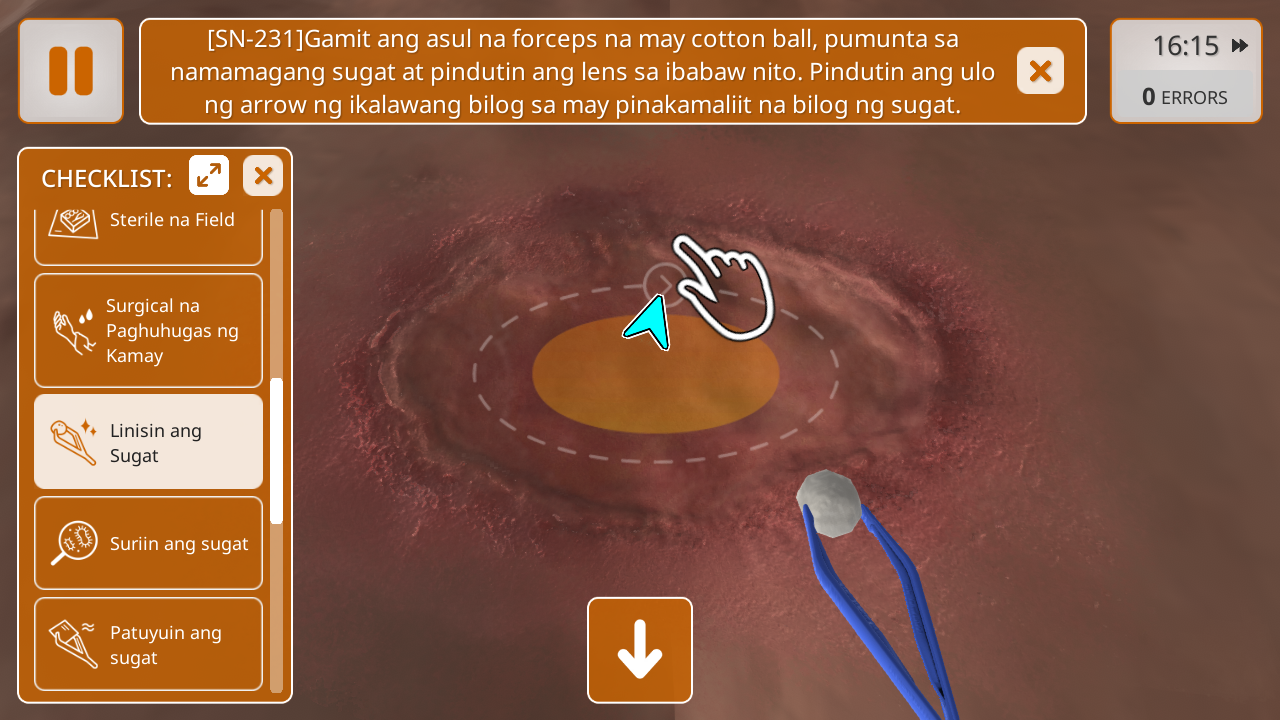Pause the simulation
Viewport: 1280px width, 720px height.
point(71,71)
